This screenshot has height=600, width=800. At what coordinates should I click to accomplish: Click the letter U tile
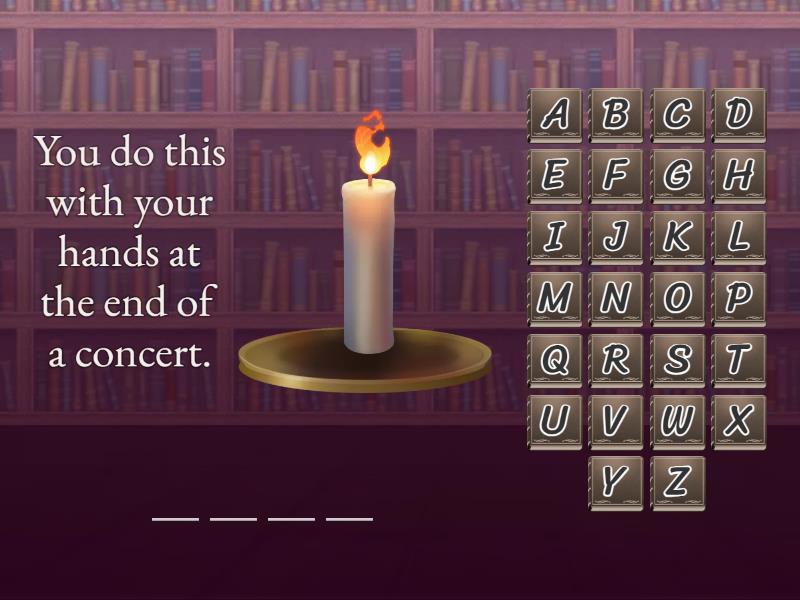pyautogui.click(x=555, y=421)
